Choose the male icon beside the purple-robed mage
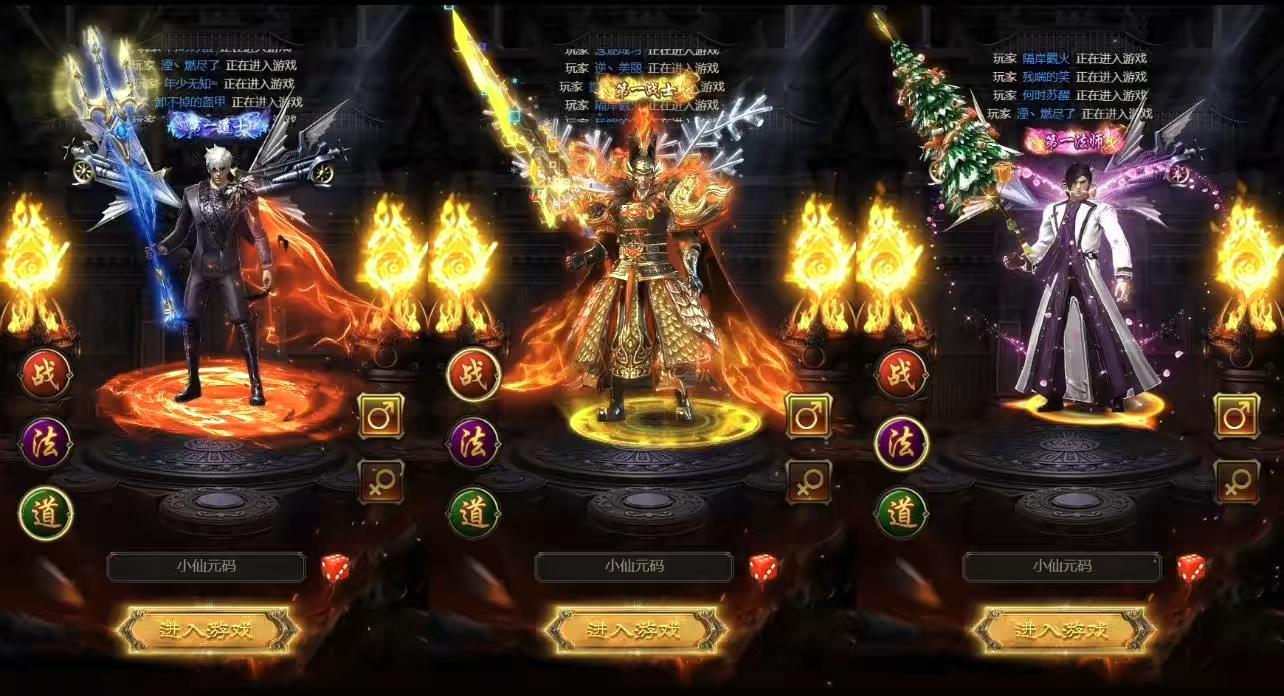Screen dimensions: 1284x696 1237,416
